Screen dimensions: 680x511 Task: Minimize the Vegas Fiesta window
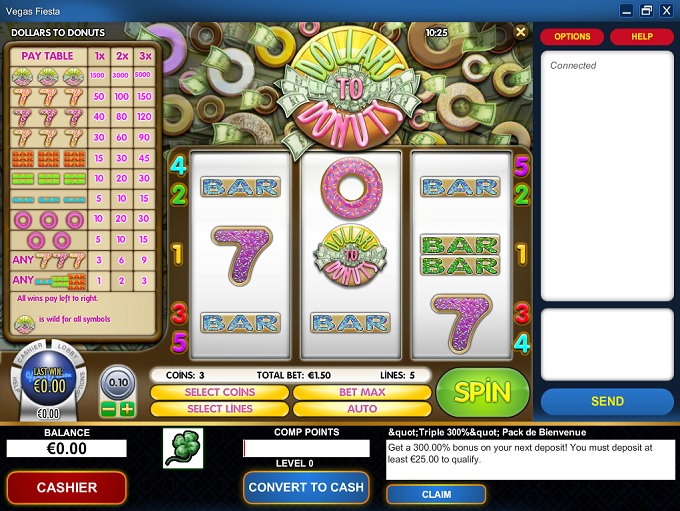point(627,10)
